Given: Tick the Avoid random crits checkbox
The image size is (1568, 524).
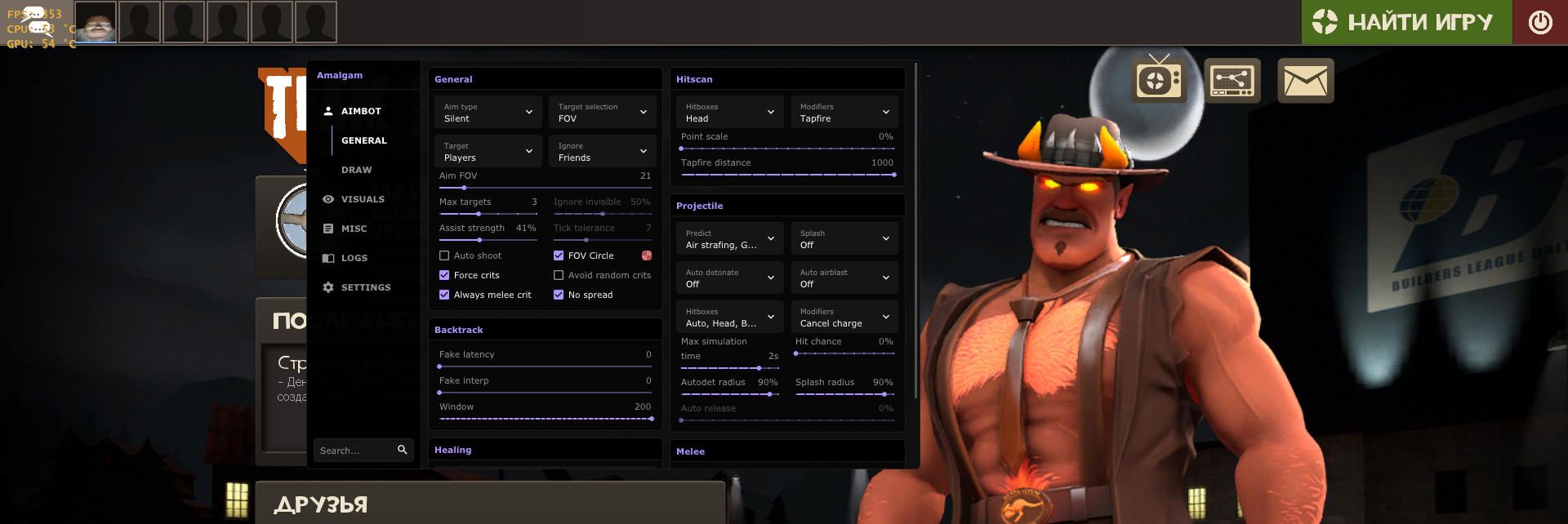Looking at the screenshot, I should coord(559,275).
